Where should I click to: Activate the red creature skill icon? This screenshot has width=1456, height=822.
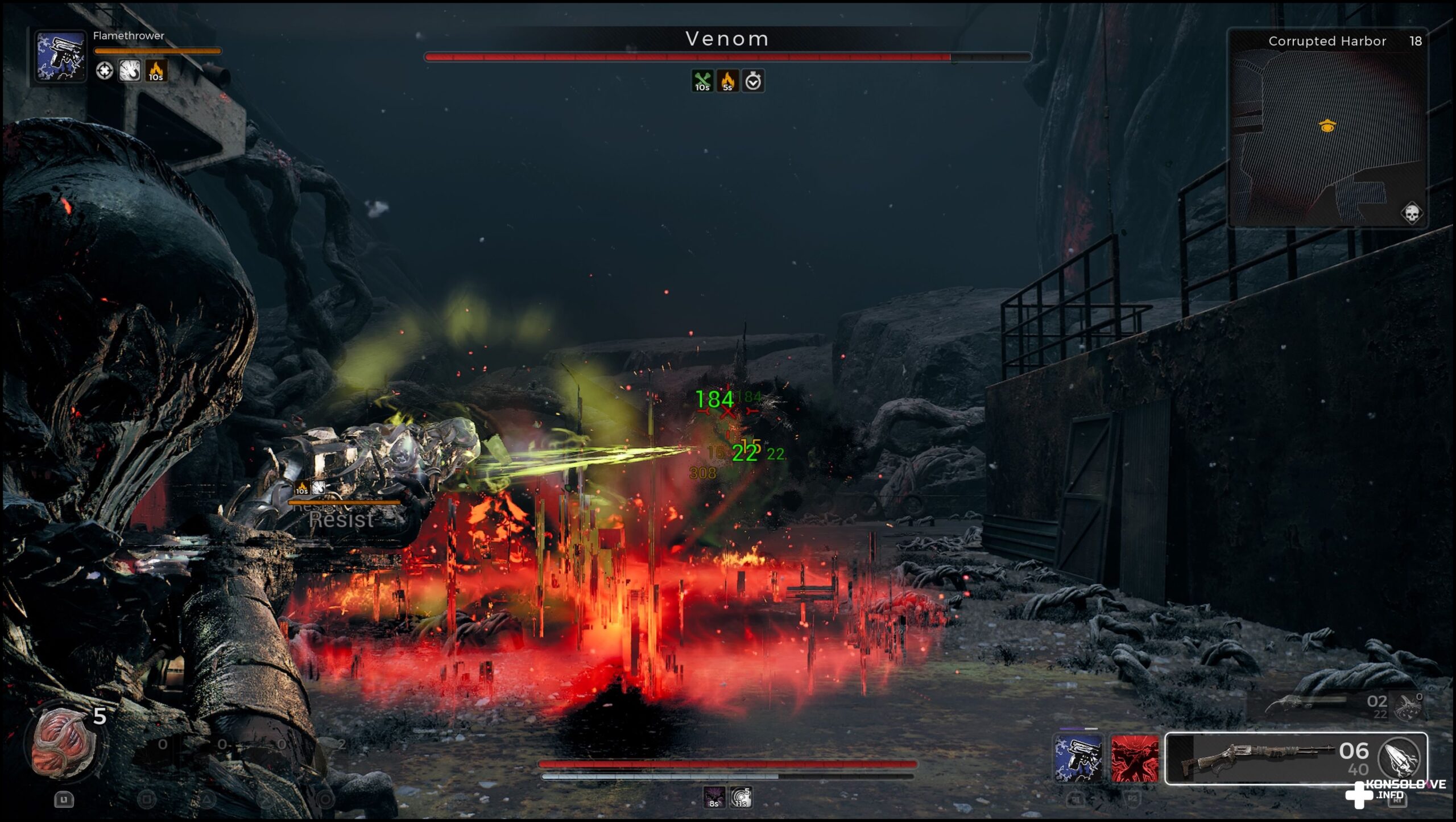1135,758
